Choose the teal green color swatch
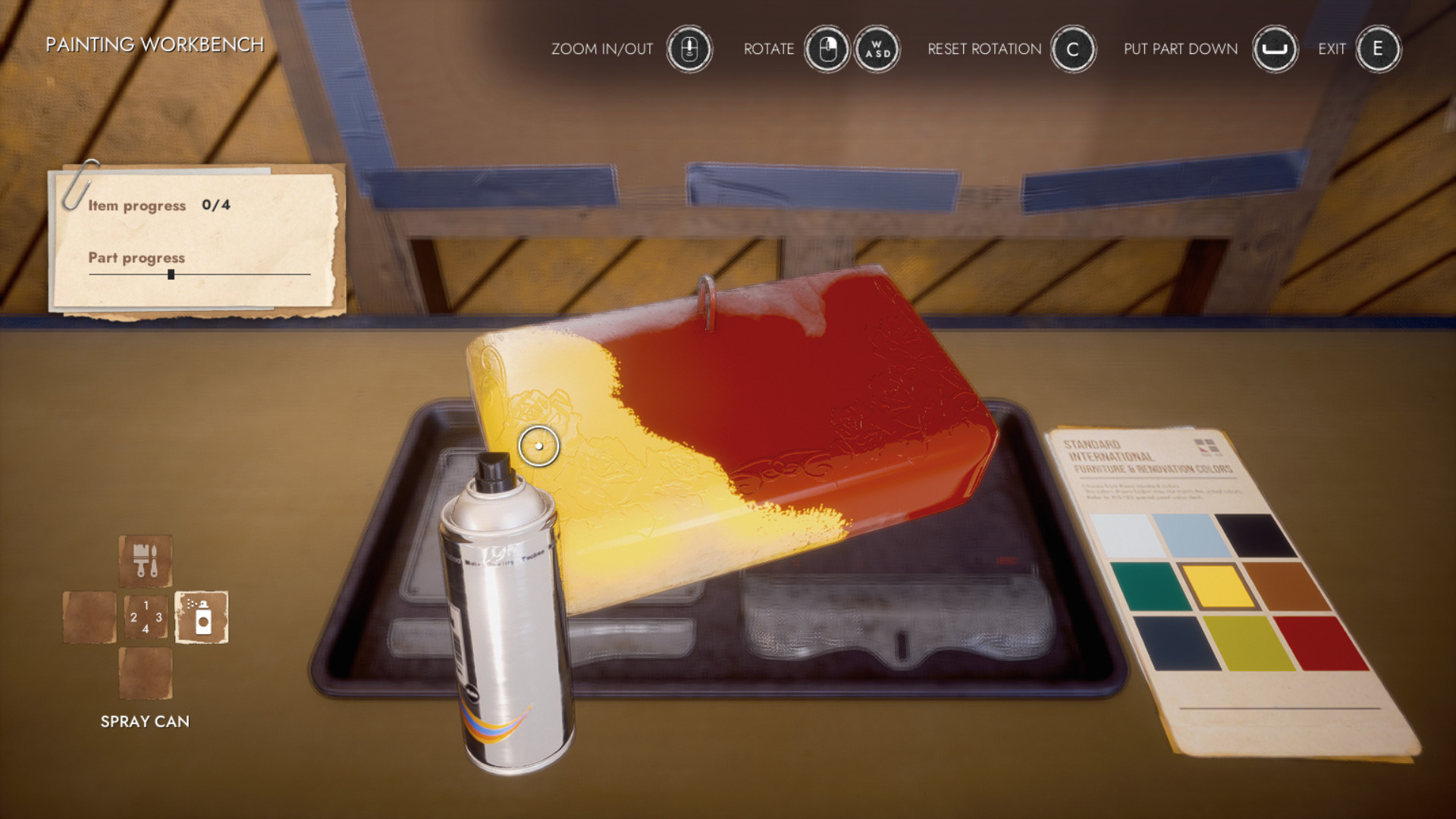Screen dimensions: 1456x819 click(x=1150, y=585)
